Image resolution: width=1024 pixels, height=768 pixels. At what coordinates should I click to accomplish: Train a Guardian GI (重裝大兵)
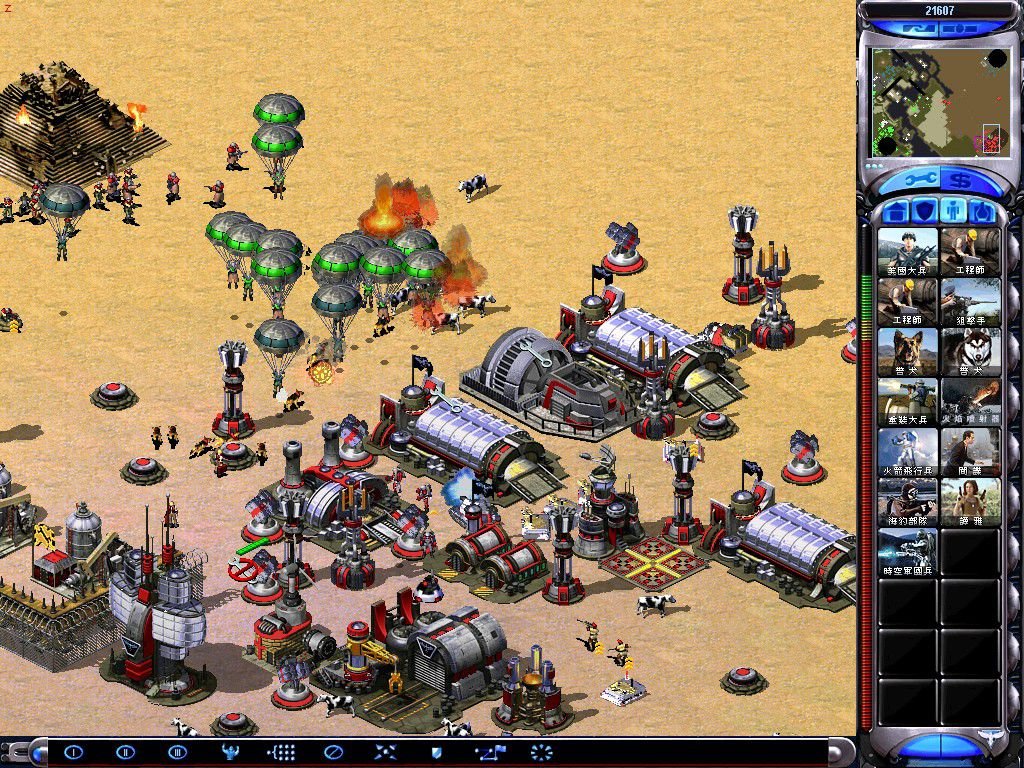[908, 402]
